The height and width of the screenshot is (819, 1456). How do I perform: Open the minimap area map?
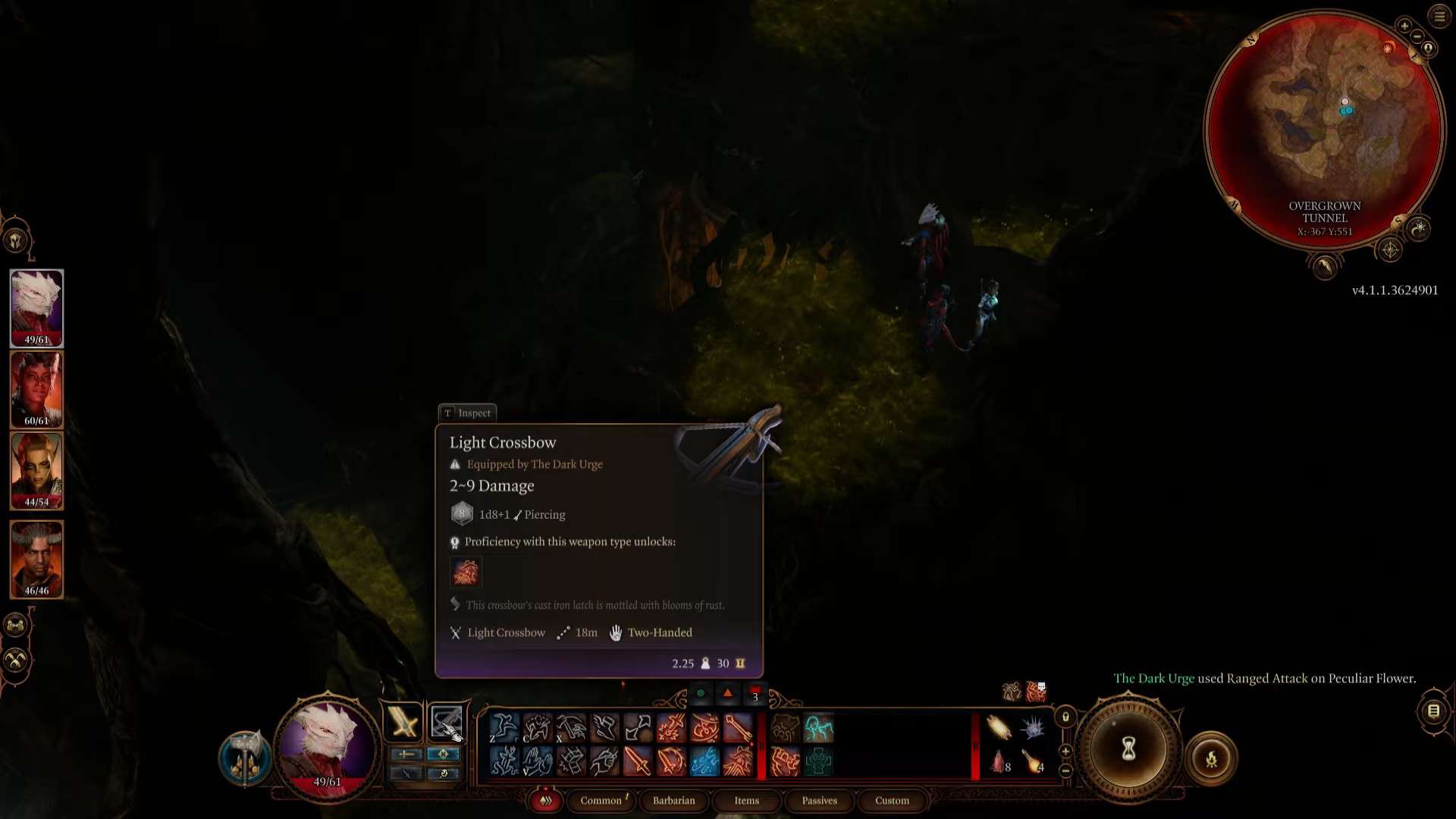[x=1324, y=129]
